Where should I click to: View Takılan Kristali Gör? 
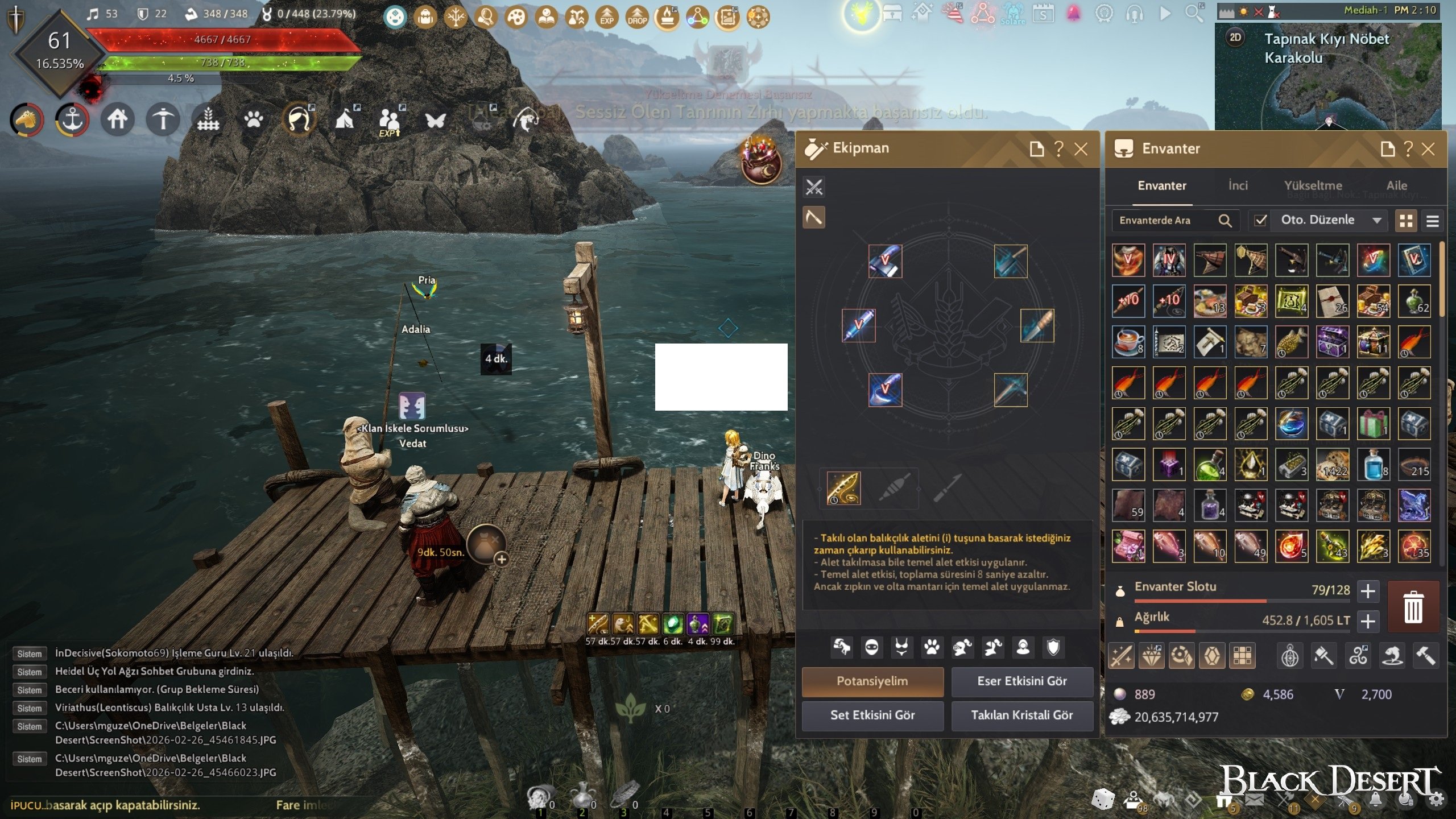(x=1021, y=715)
